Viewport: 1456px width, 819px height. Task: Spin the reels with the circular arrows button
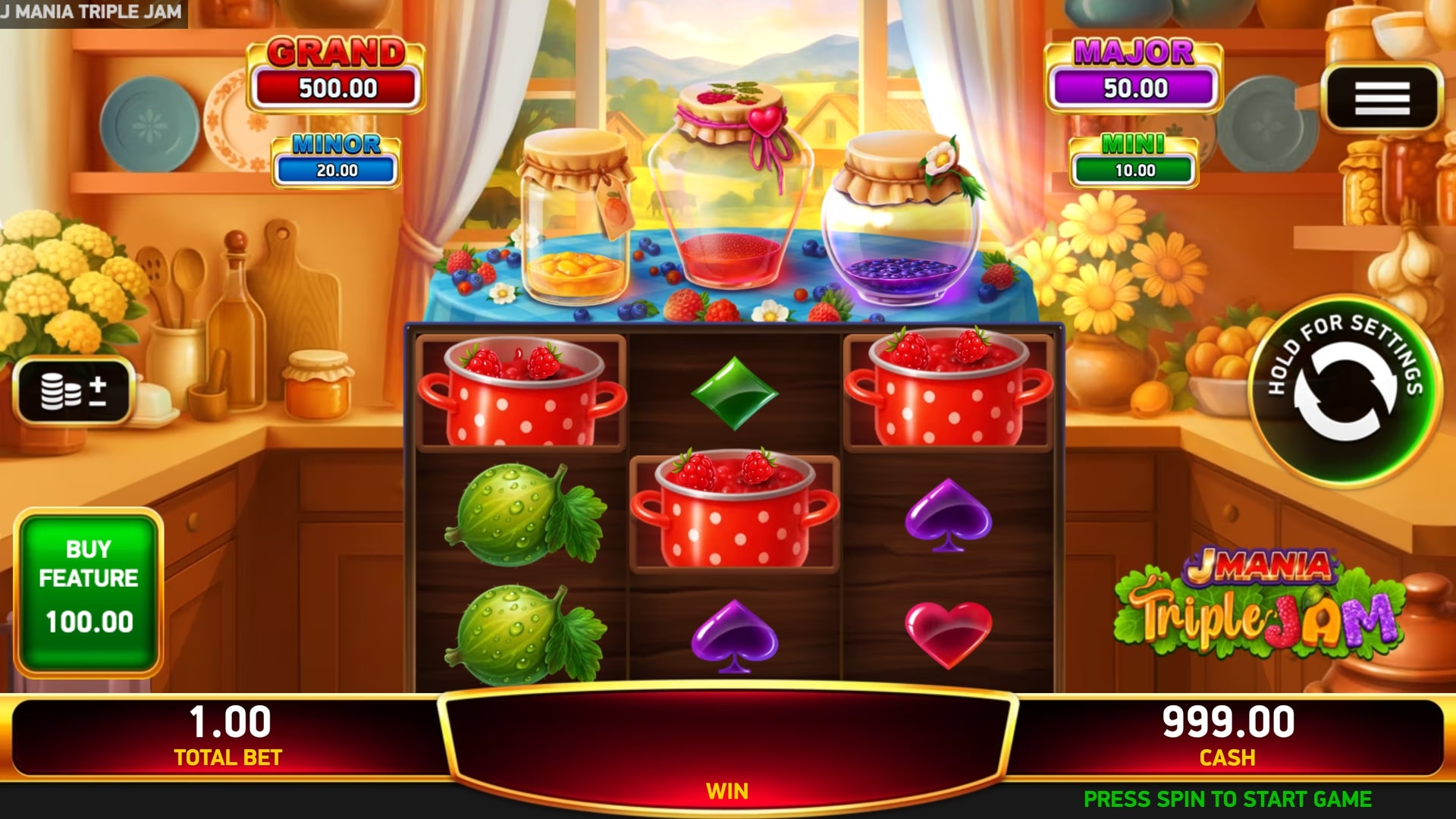pyautogui.click(x=1345, y=391)
